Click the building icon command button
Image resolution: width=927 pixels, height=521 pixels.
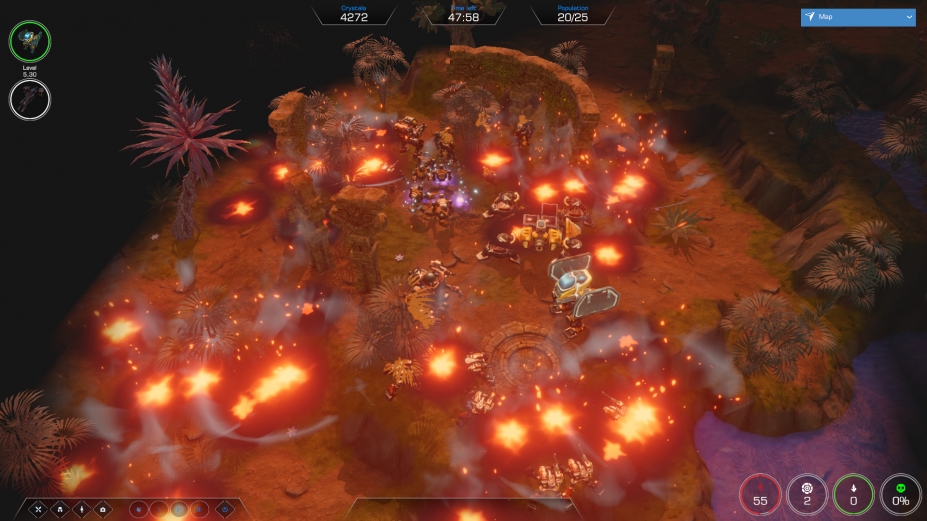coord(61,510)
